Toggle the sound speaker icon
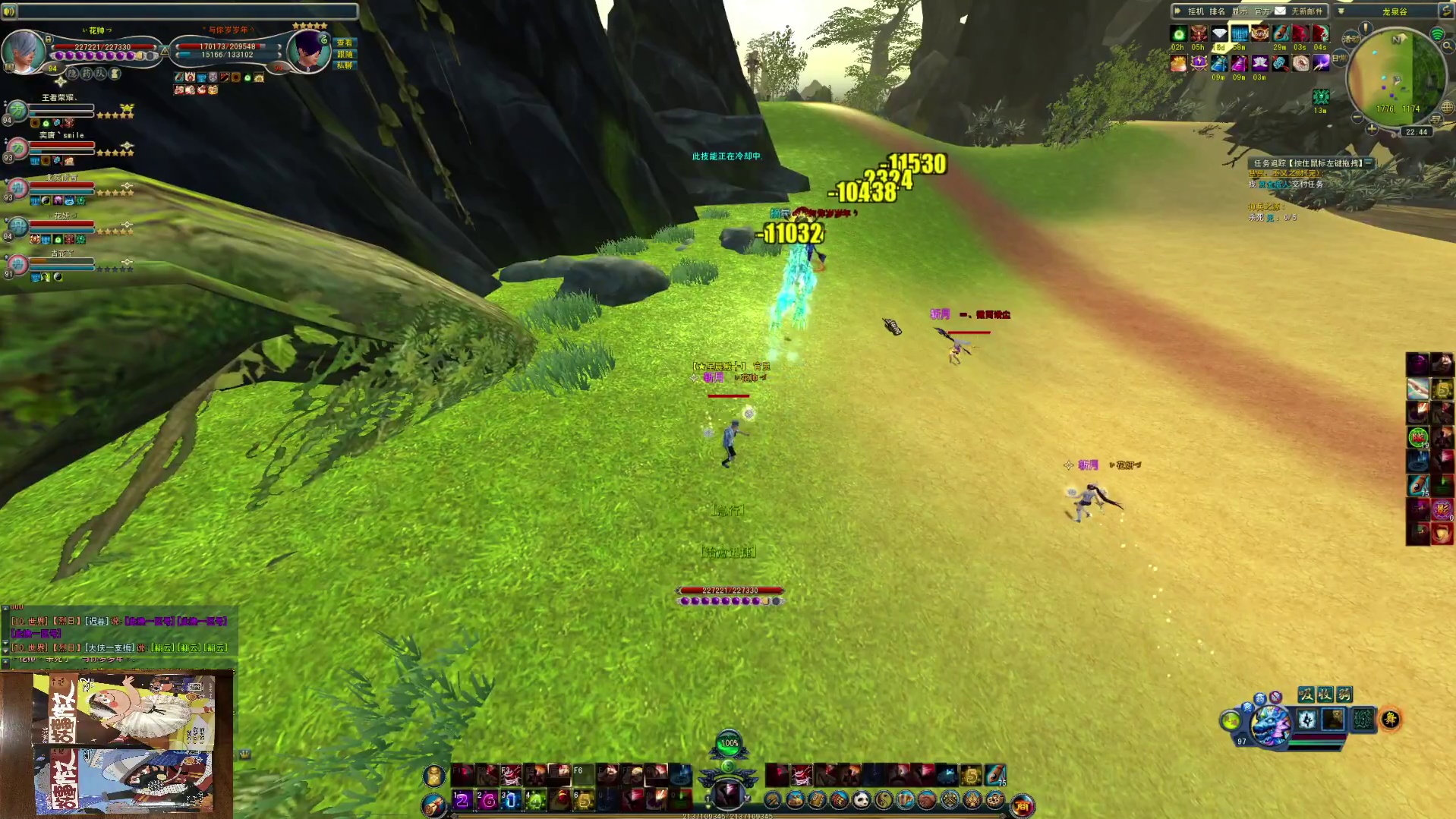The image size is (1456, 819). point(9,11)
